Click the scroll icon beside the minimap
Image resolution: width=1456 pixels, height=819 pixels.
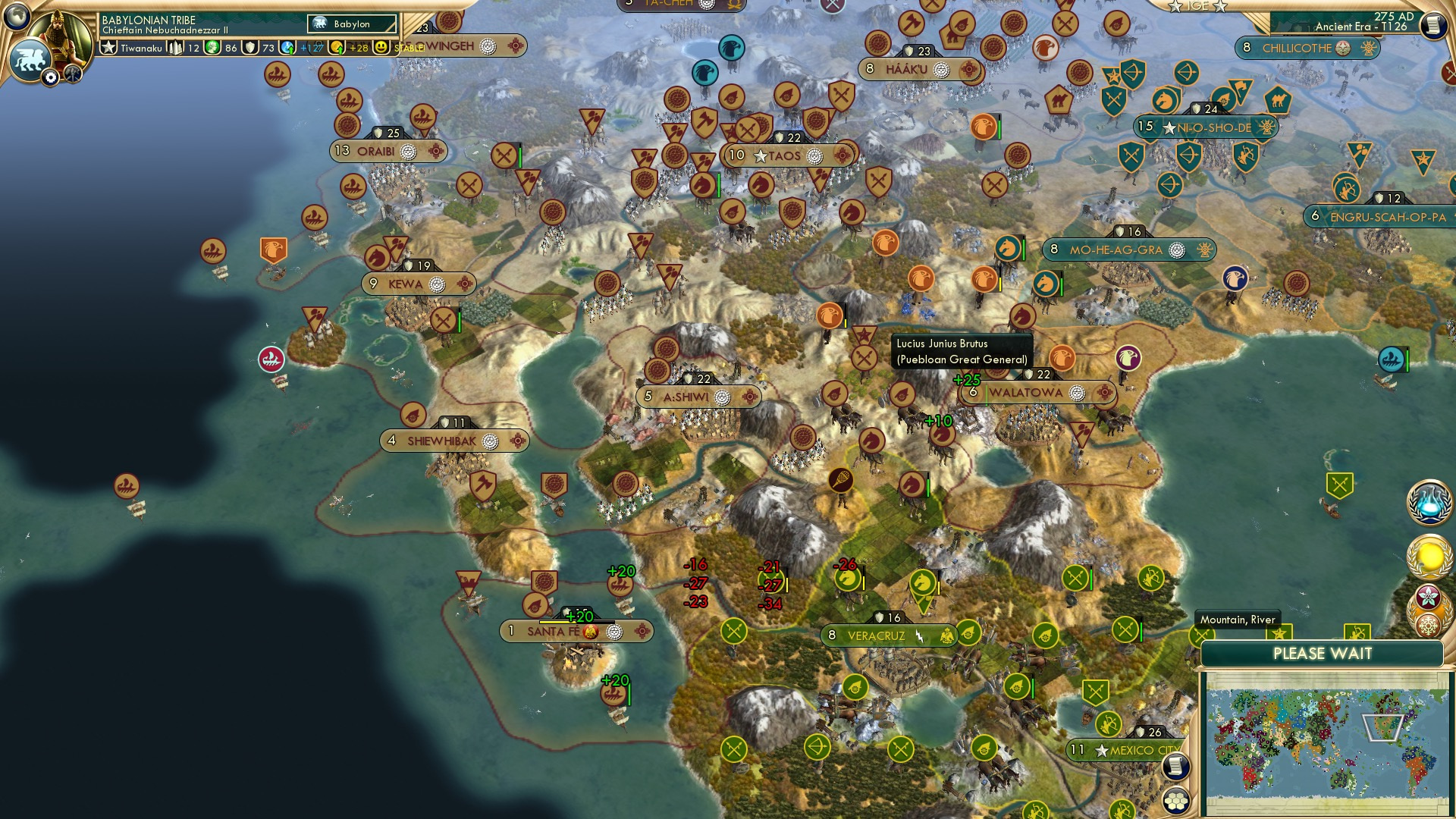1176,765
